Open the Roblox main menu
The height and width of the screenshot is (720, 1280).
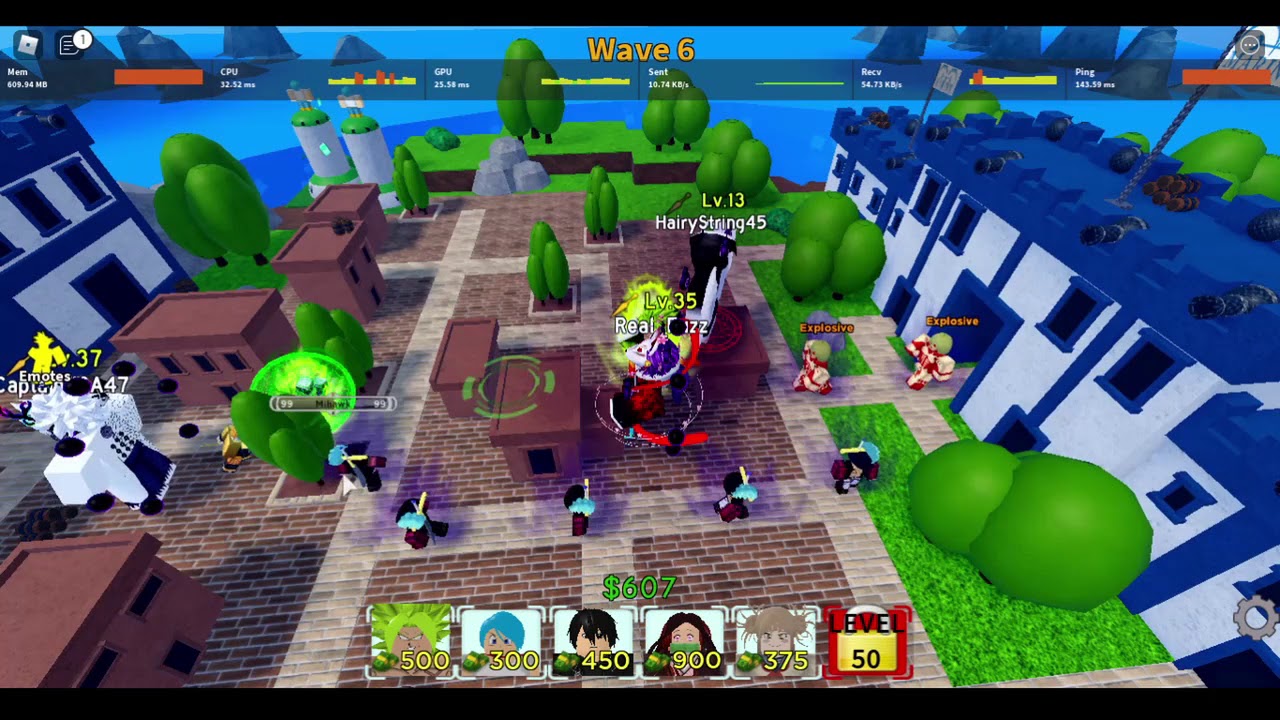tap(27, 44)
